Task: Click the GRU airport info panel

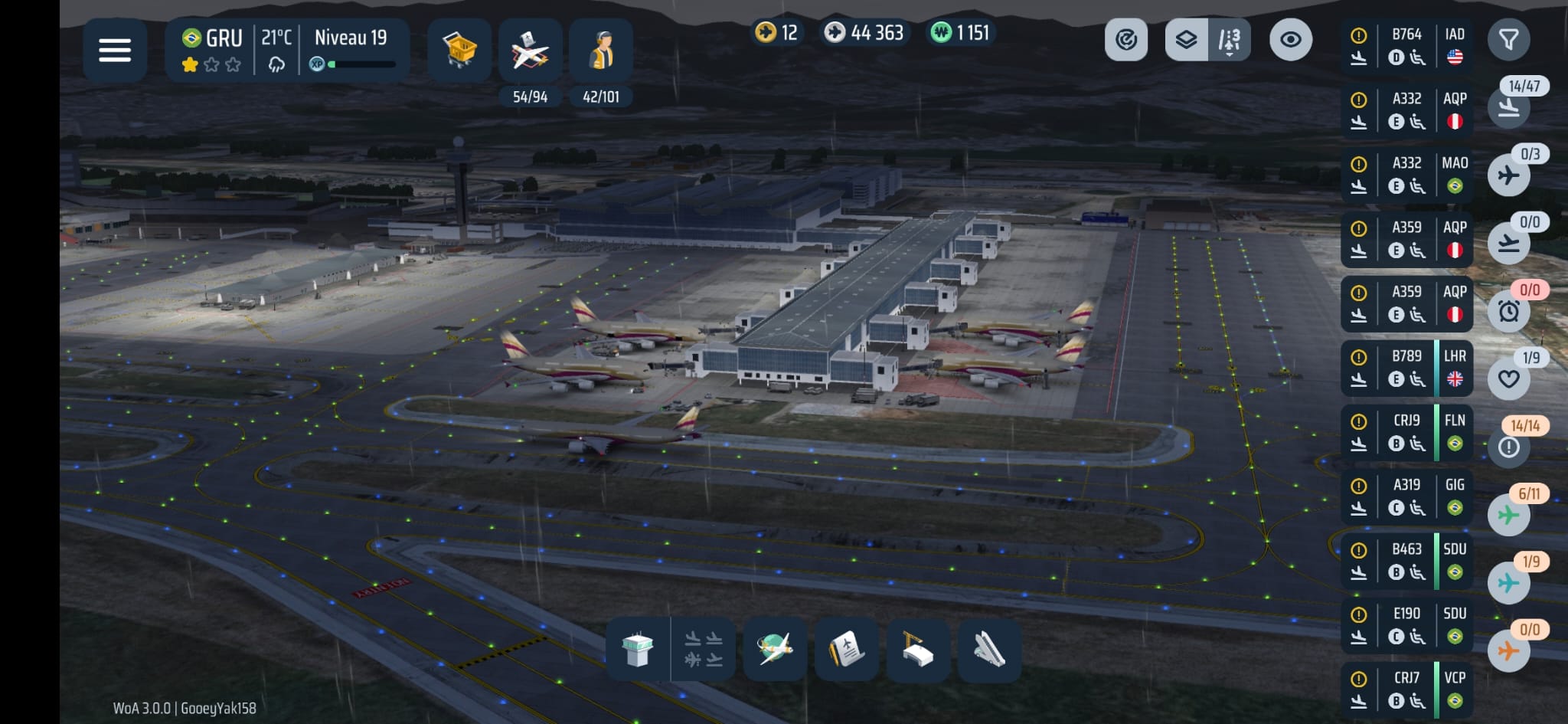Action: (287, 51)
